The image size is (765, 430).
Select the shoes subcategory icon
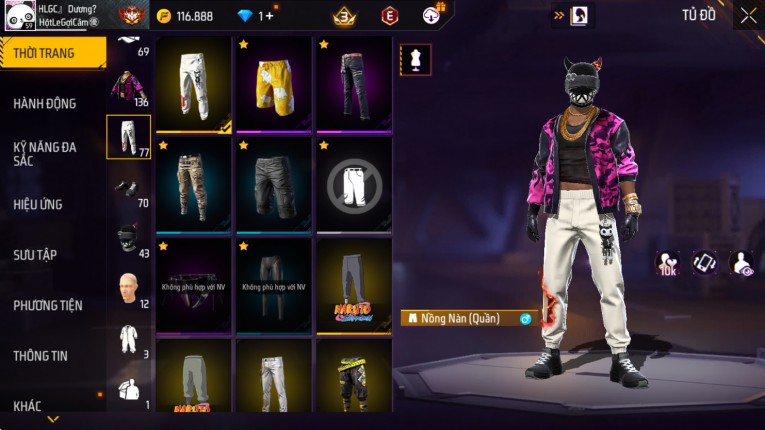tap(125, 187)
